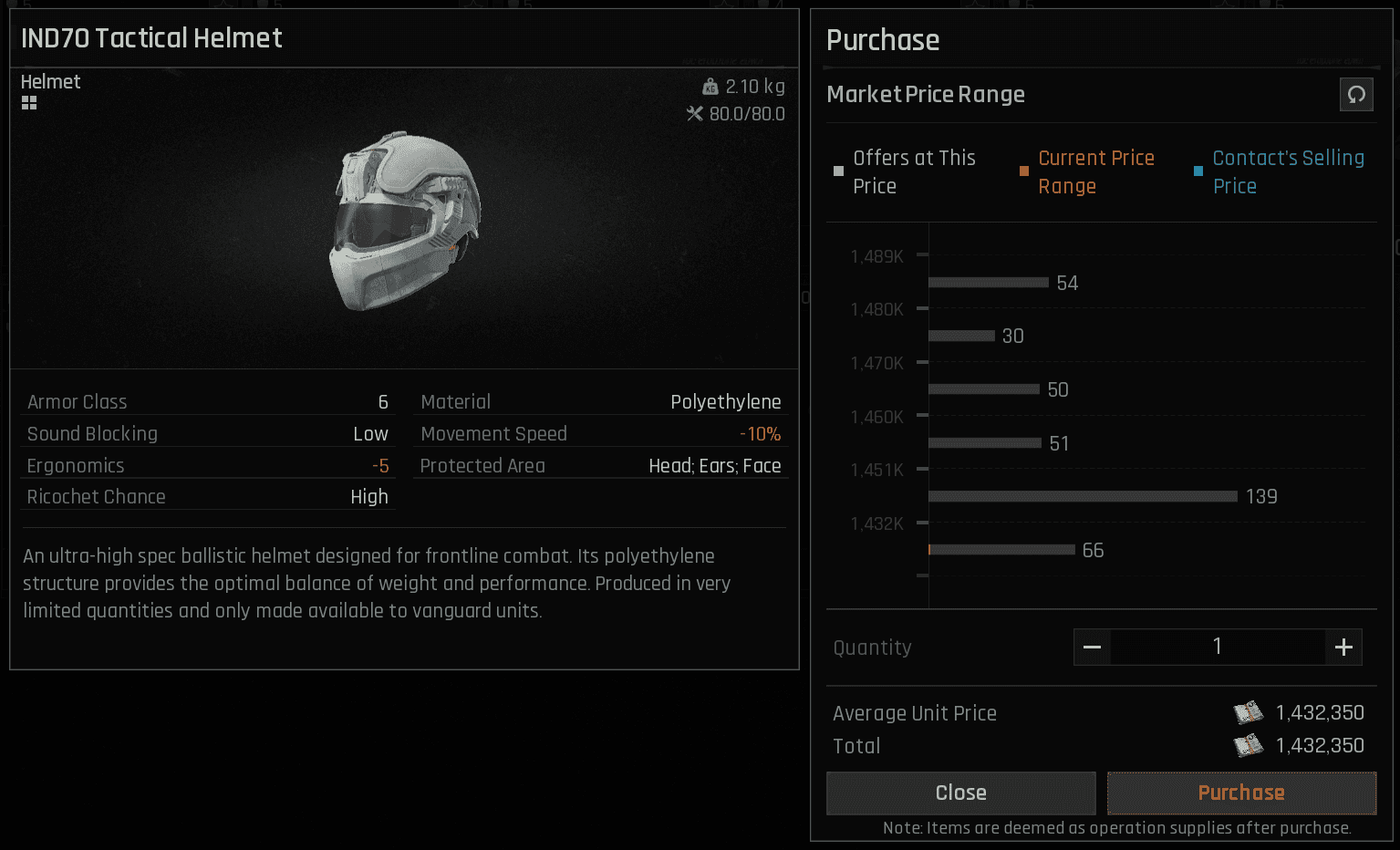Screen dimensions: 1400x850
Task: Click the plus button to increase quantity
Action: [x=1343, y=647]
